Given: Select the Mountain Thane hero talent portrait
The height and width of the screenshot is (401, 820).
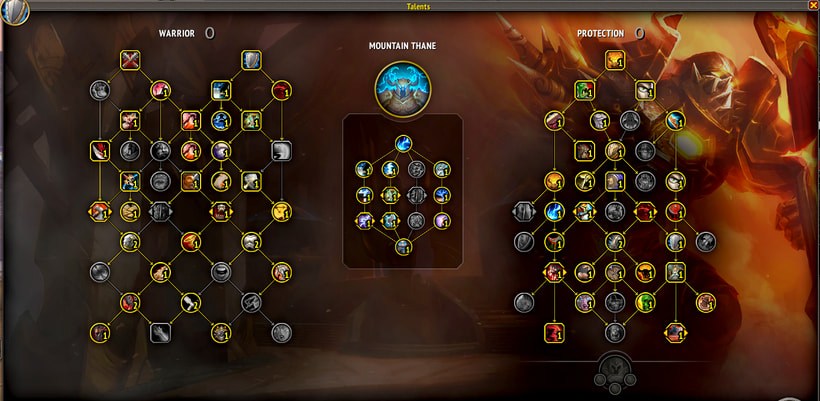Looking at the screenshot, I should click(404, 87).
